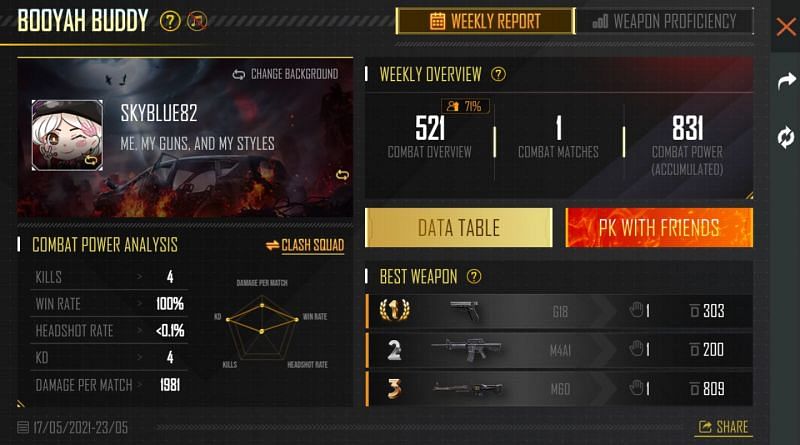
Task: Open the Data Table view
Action: pyautogui.click(x=458, y=228)
